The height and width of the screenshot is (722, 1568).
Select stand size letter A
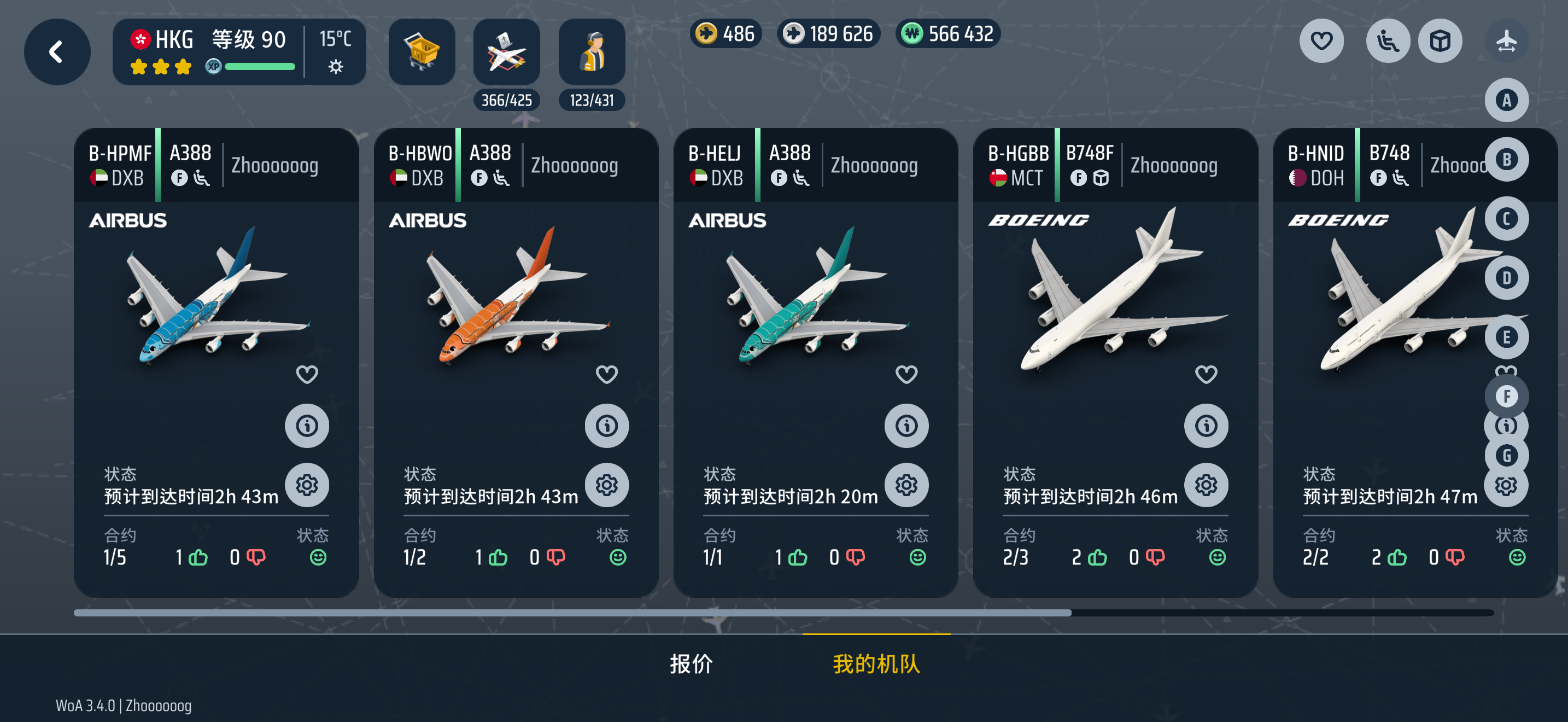1506,100
